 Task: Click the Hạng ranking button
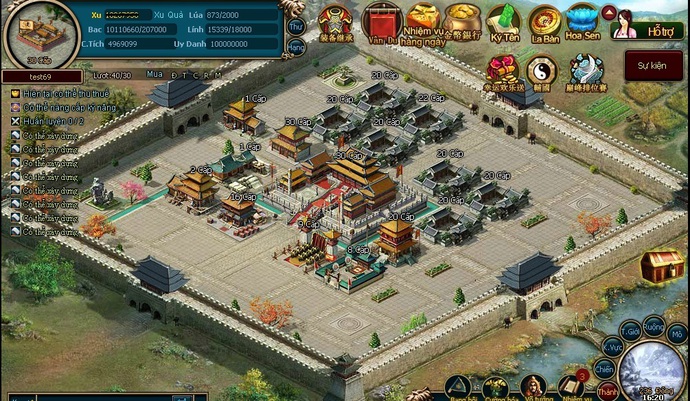coord(296,47)
